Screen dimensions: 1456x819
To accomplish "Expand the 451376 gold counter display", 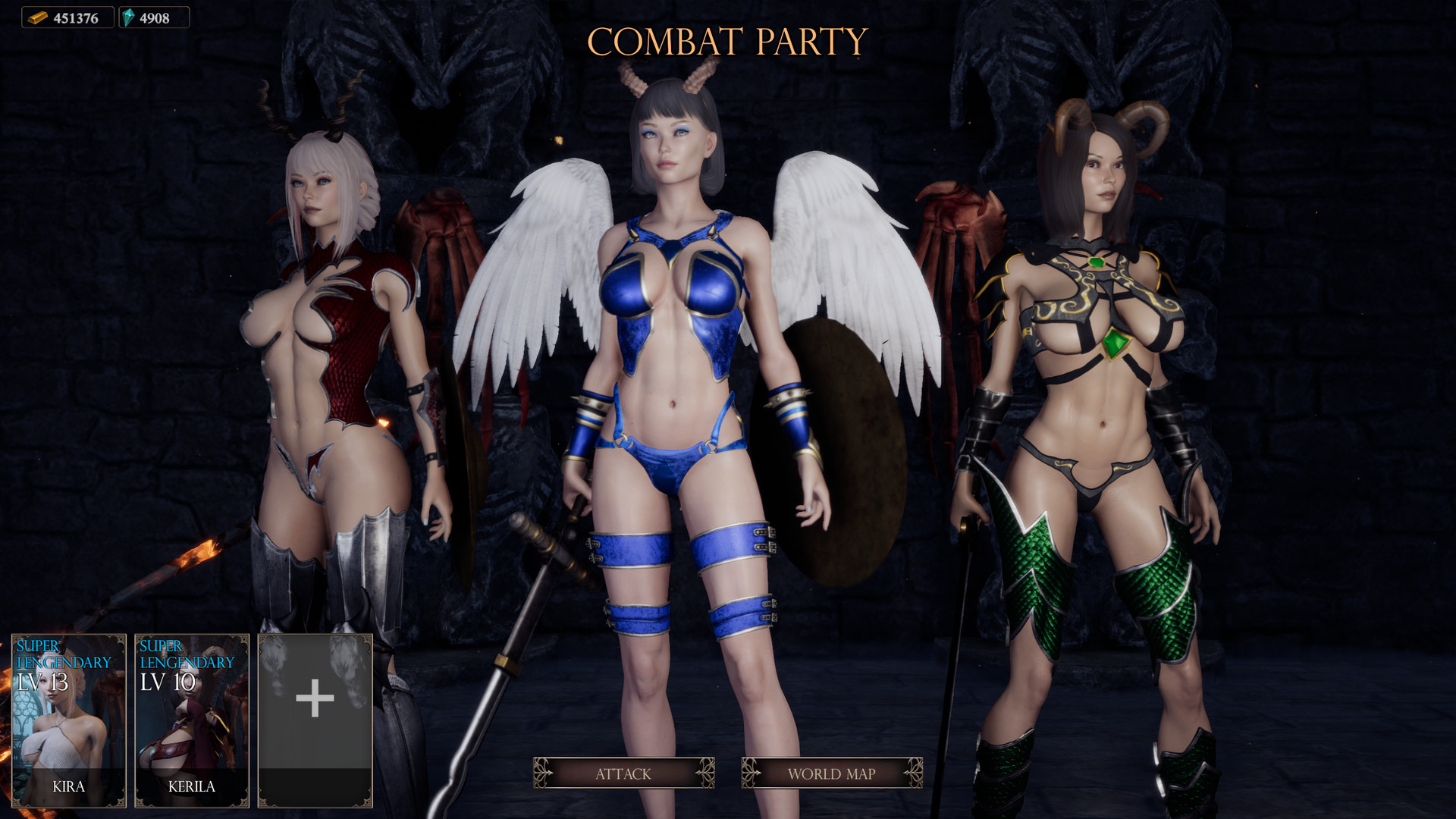I will pyautogui.click(x=68, y=17).
